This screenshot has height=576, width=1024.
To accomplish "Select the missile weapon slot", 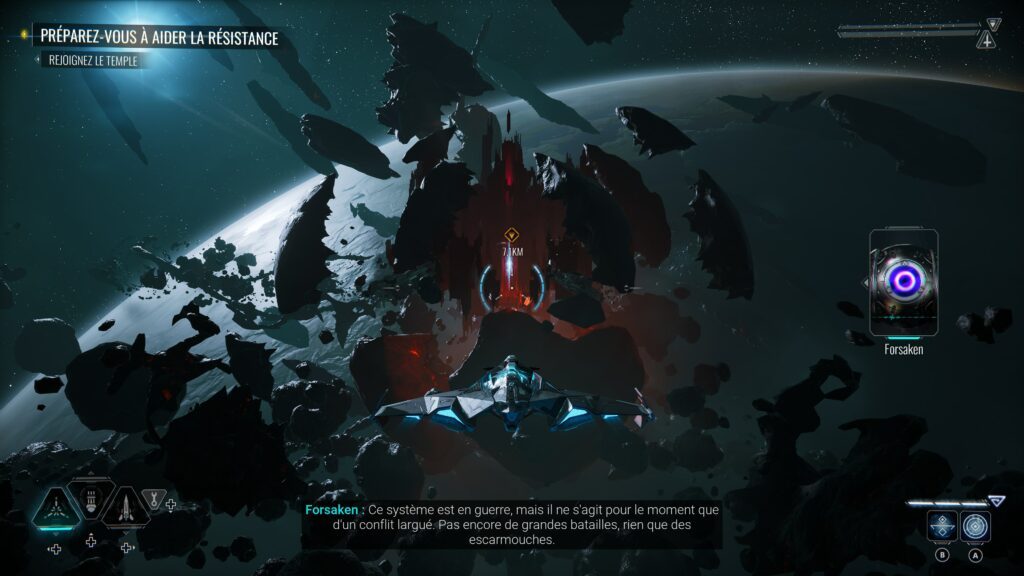I will coord(124,509).
